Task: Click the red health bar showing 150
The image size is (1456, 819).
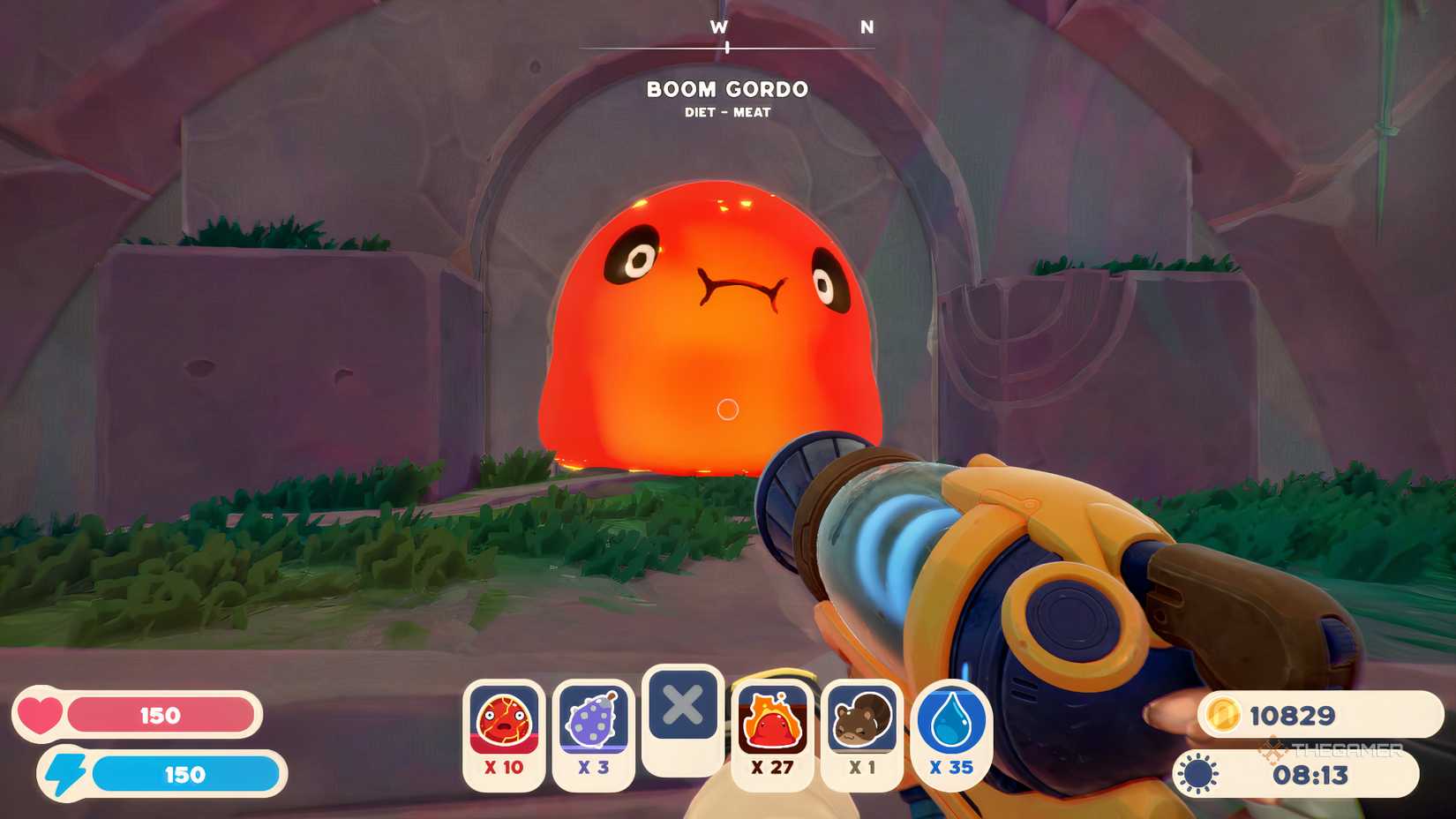Action: pos(163,715)
